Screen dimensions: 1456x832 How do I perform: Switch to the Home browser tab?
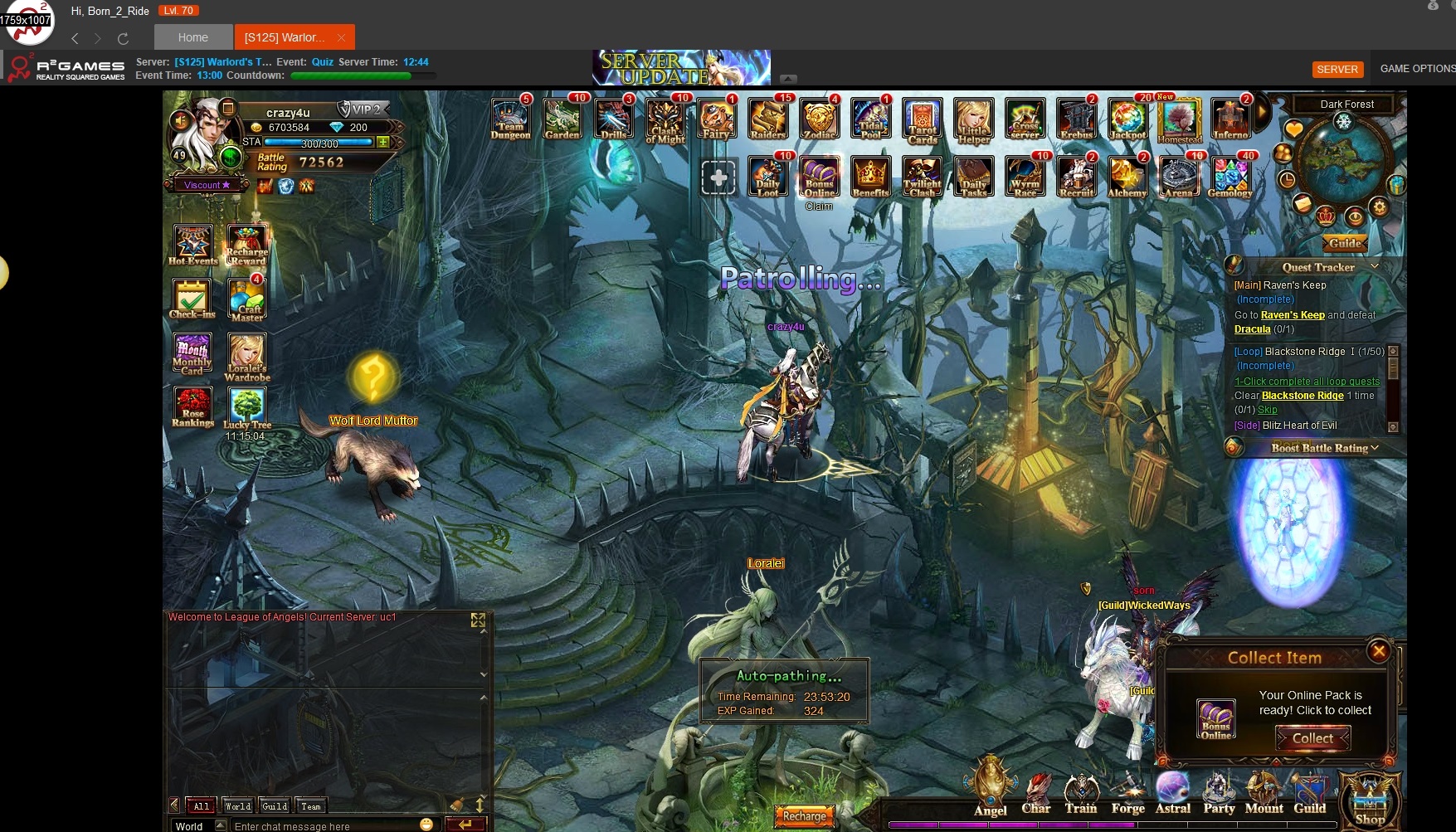click(x=193, y=37)
